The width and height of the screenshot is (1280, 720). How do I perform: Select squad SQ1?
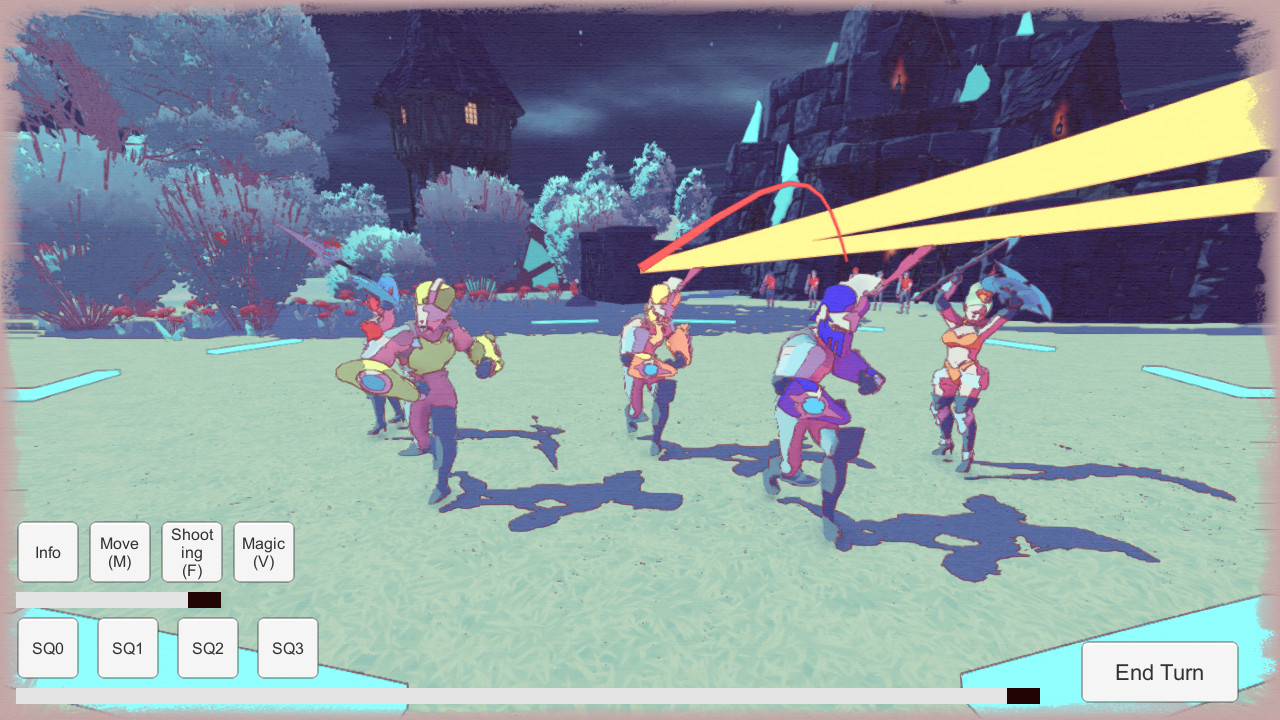tap(127, 647)
